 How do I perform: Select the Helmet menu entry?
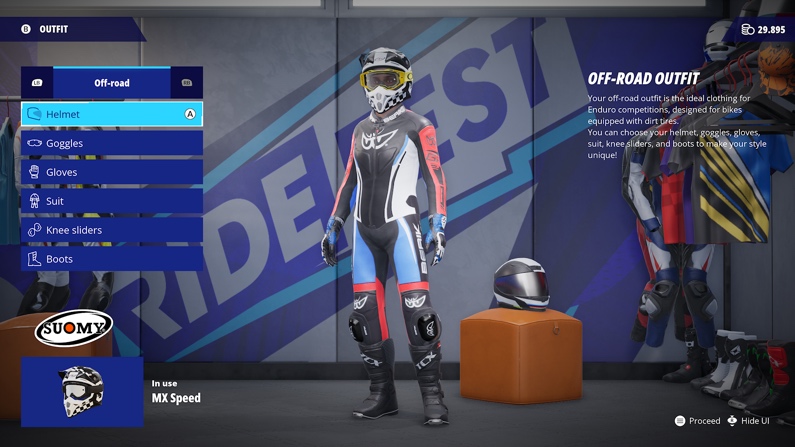111,114
